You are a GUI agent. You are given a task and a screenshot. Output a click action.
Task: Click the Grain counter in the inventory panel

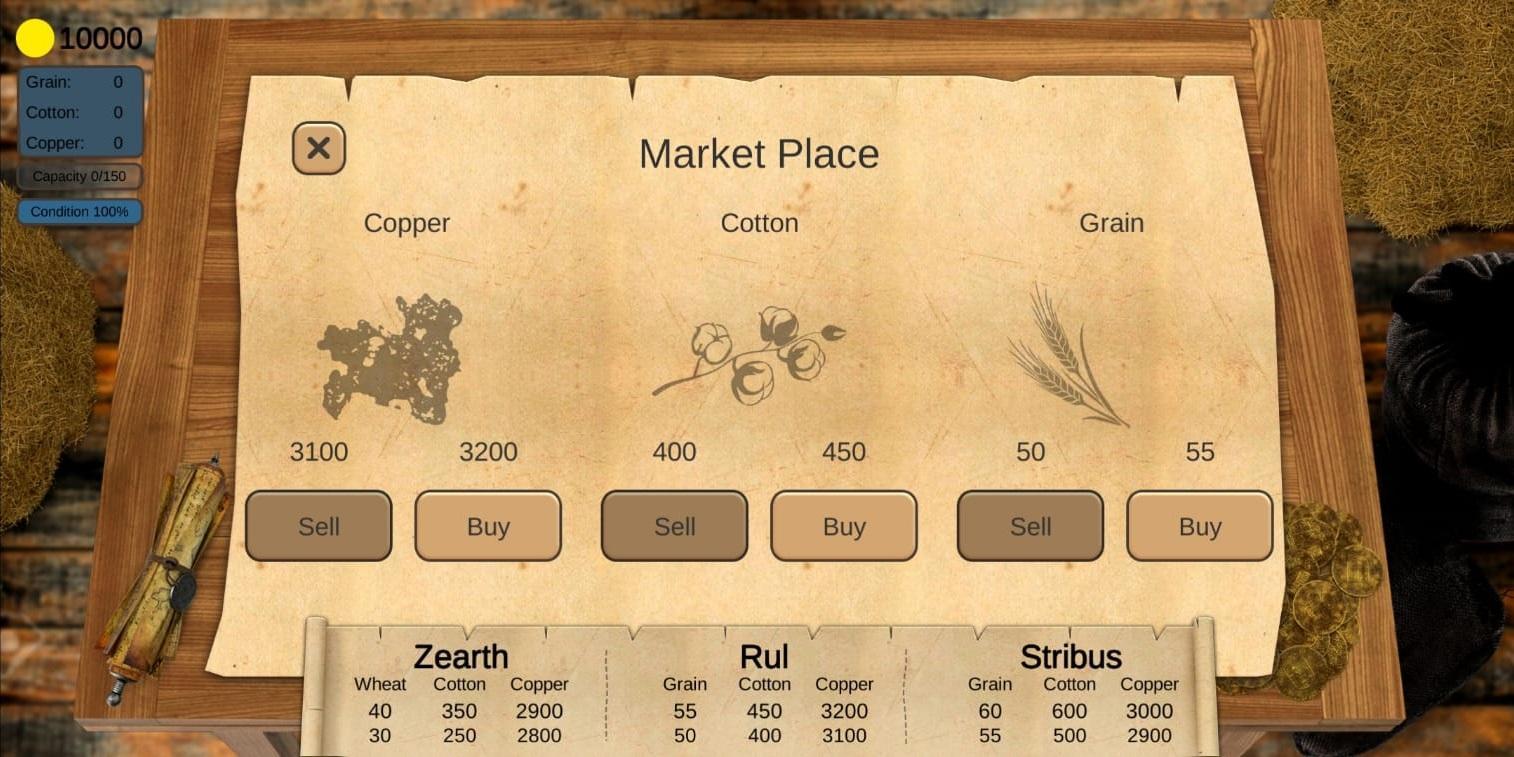79,81
